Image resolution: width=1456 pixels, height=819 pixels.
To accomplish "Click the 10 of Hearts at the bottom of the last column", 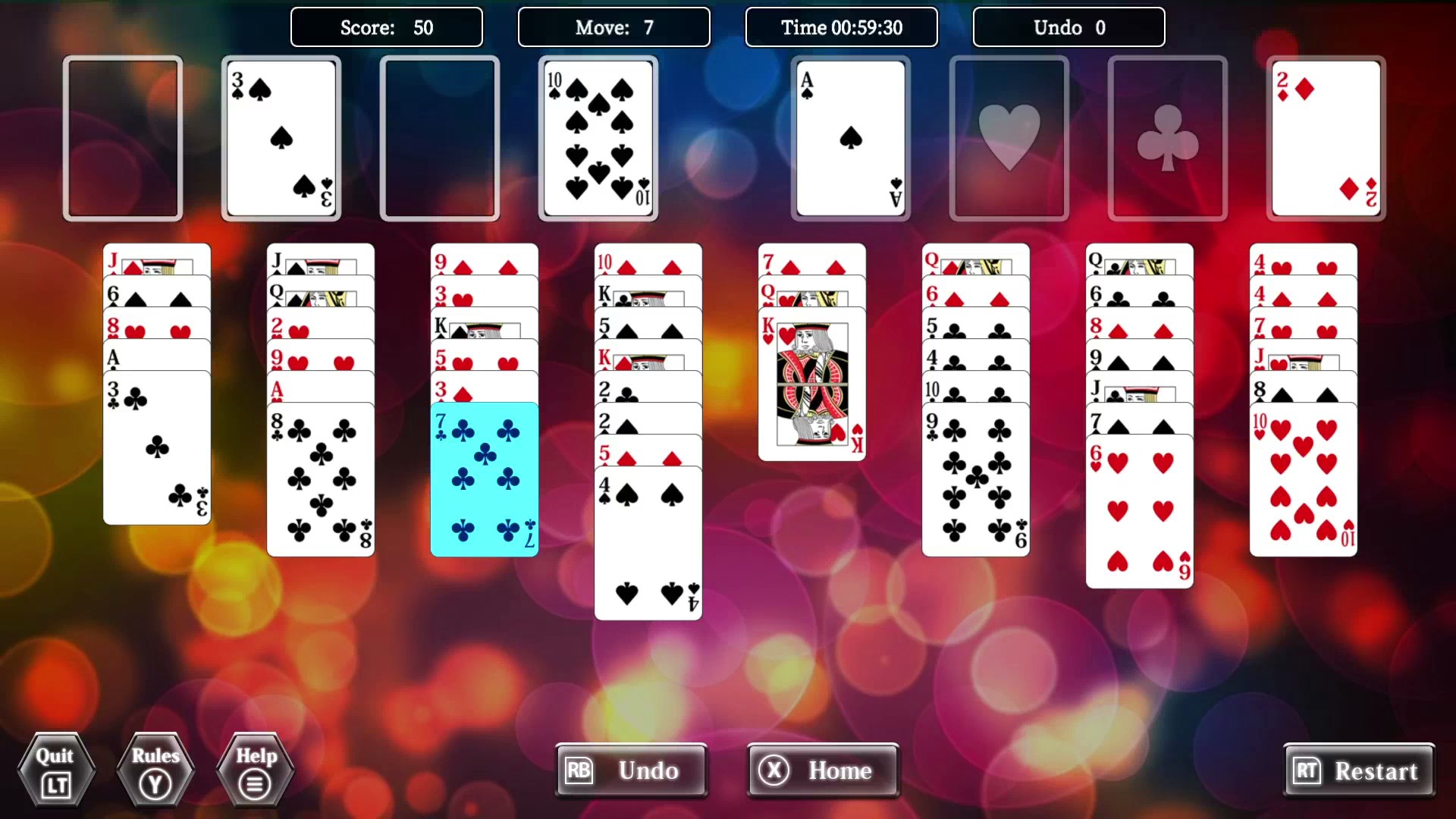I will (1303, 478).
